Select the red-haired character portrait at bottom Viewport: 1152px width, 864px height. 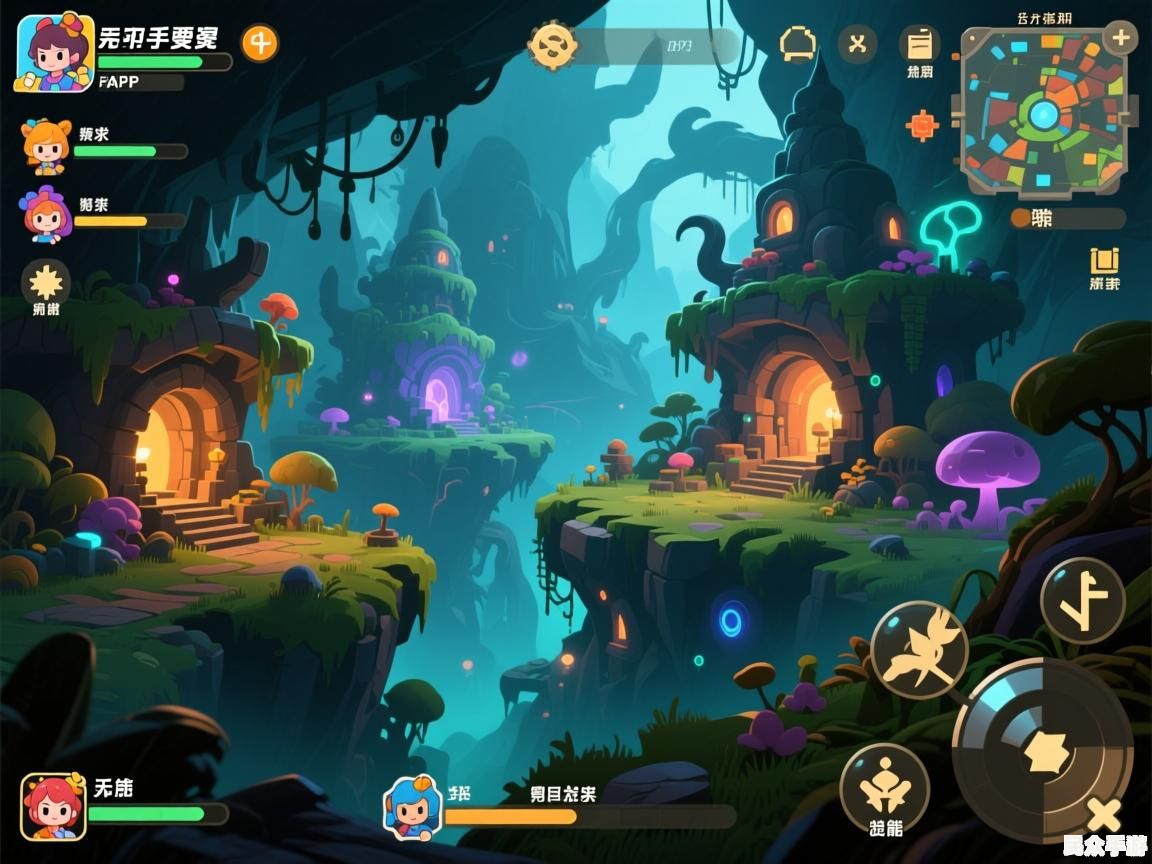coord(53,805)
